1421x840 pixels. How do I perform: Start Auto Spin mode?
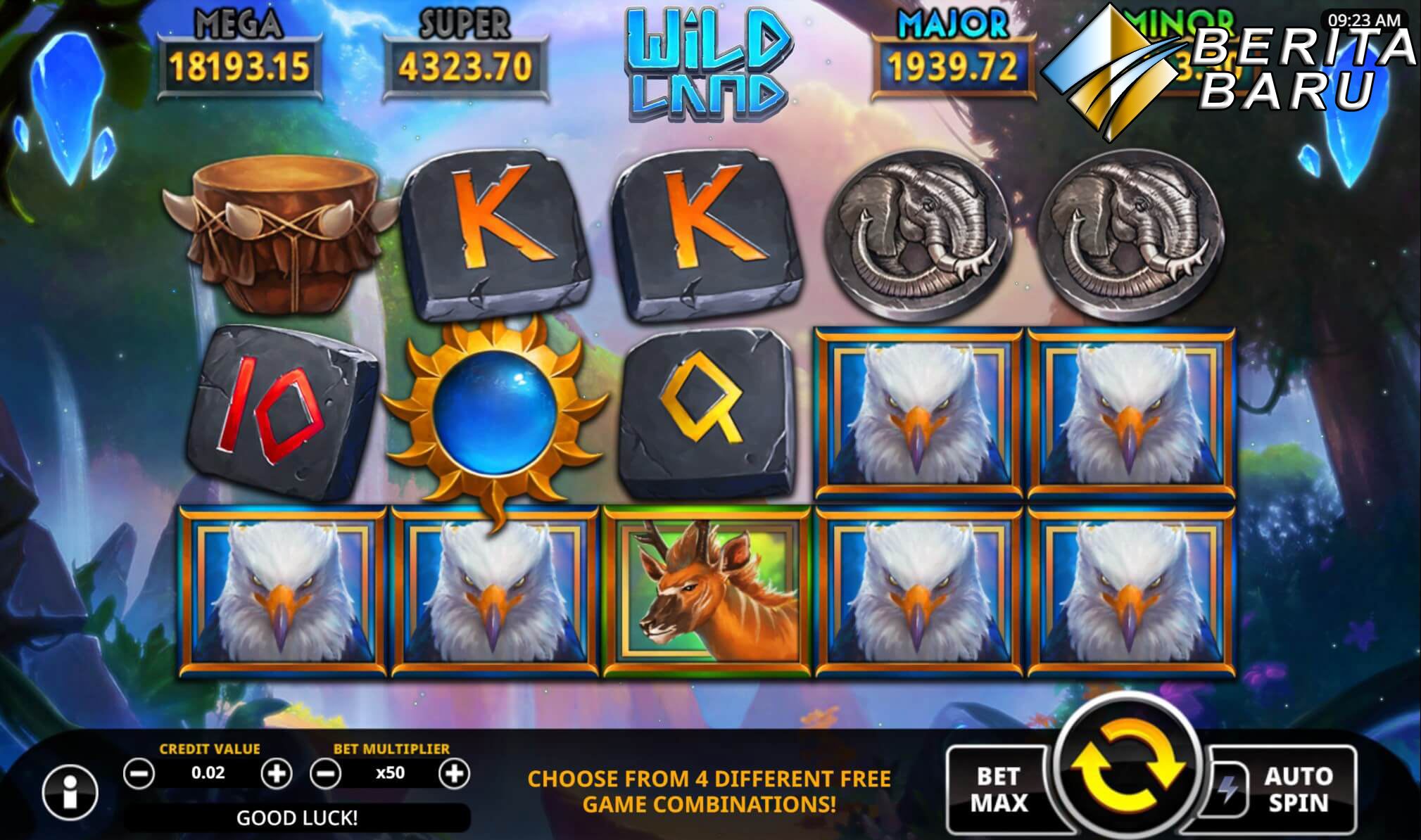(1297, 789)
